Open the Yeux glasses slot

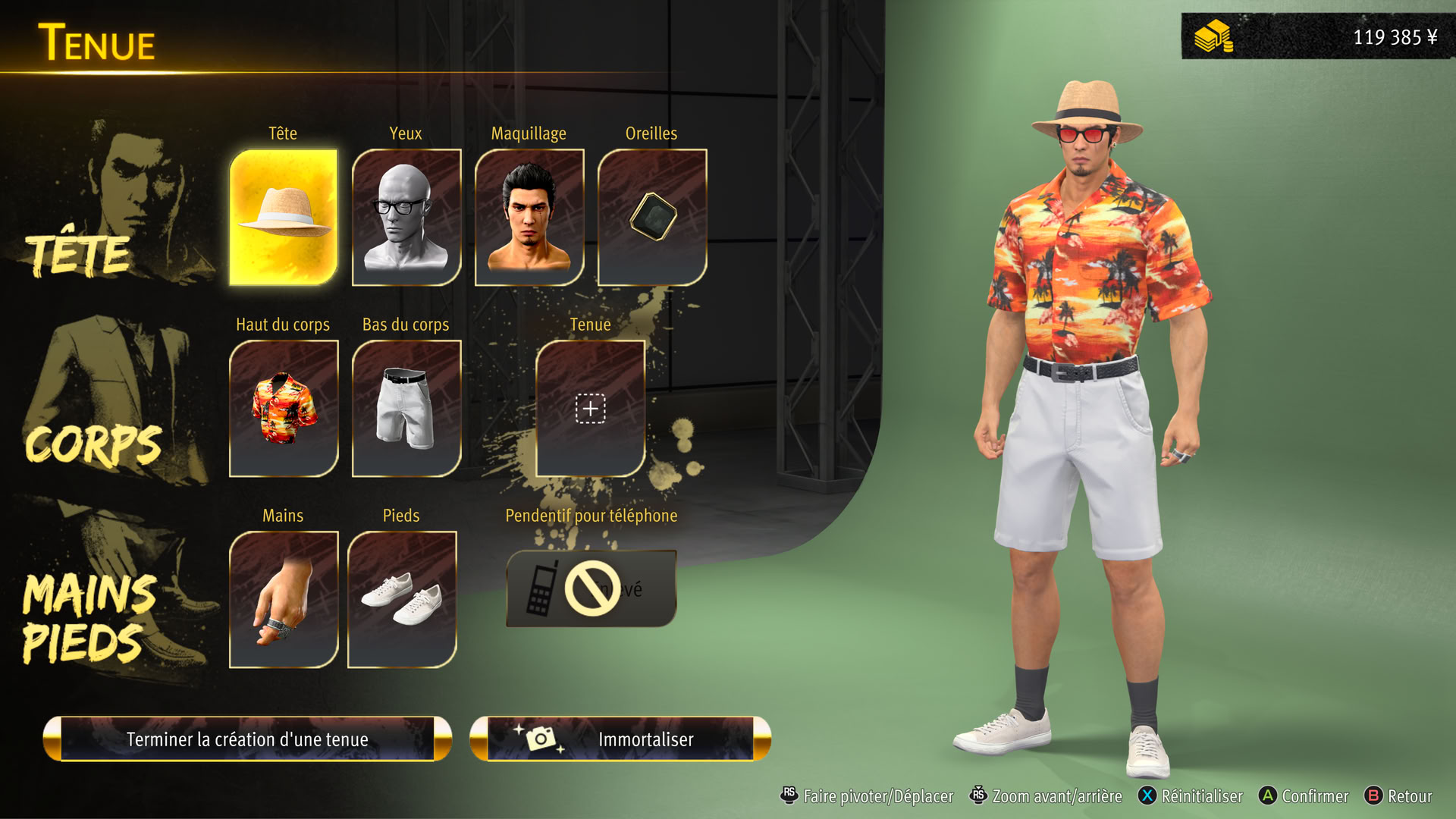coord(406,218)
